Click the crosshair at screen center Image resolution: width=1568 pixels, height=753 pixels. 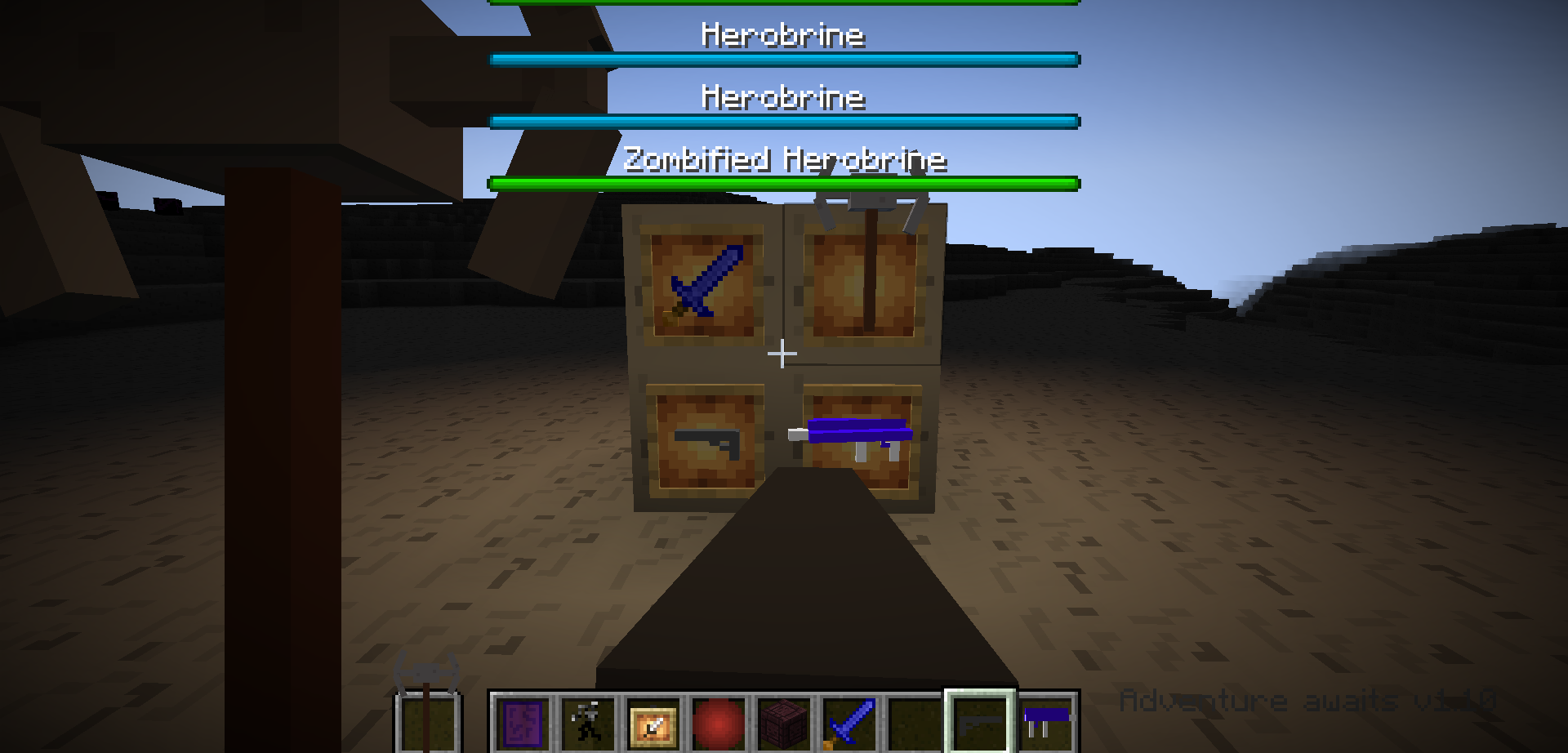(x=782, y=353)
